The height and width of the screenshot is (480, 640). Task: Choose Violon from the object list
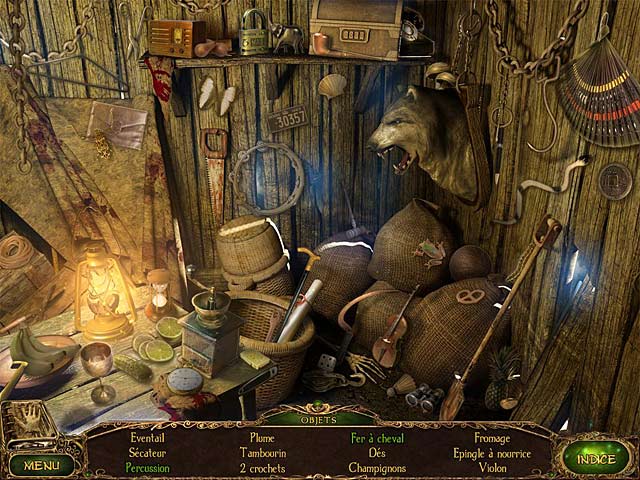click(491, 467)
